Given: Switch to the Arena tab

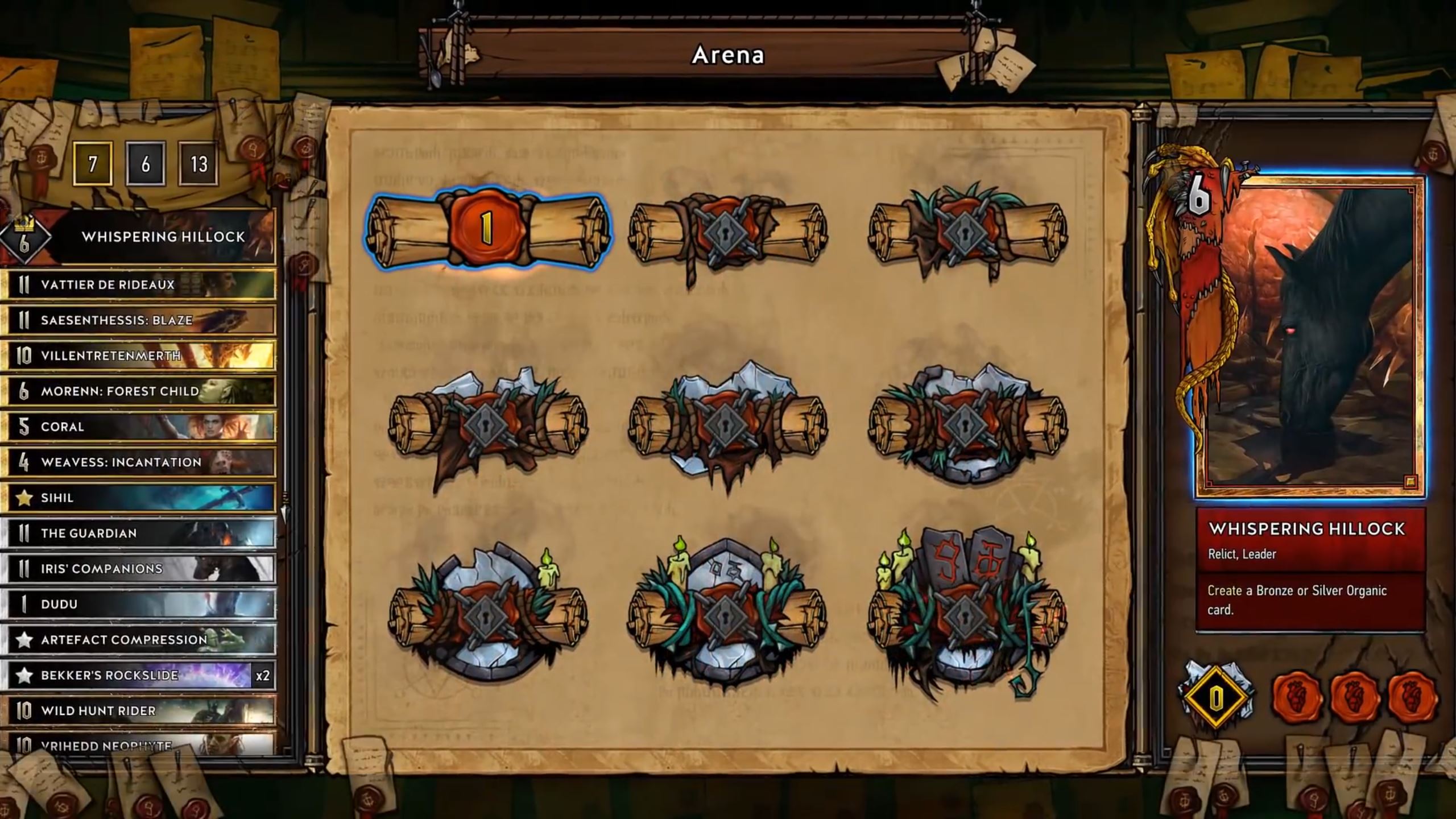Looking at the screenshot, I should 728,55.
